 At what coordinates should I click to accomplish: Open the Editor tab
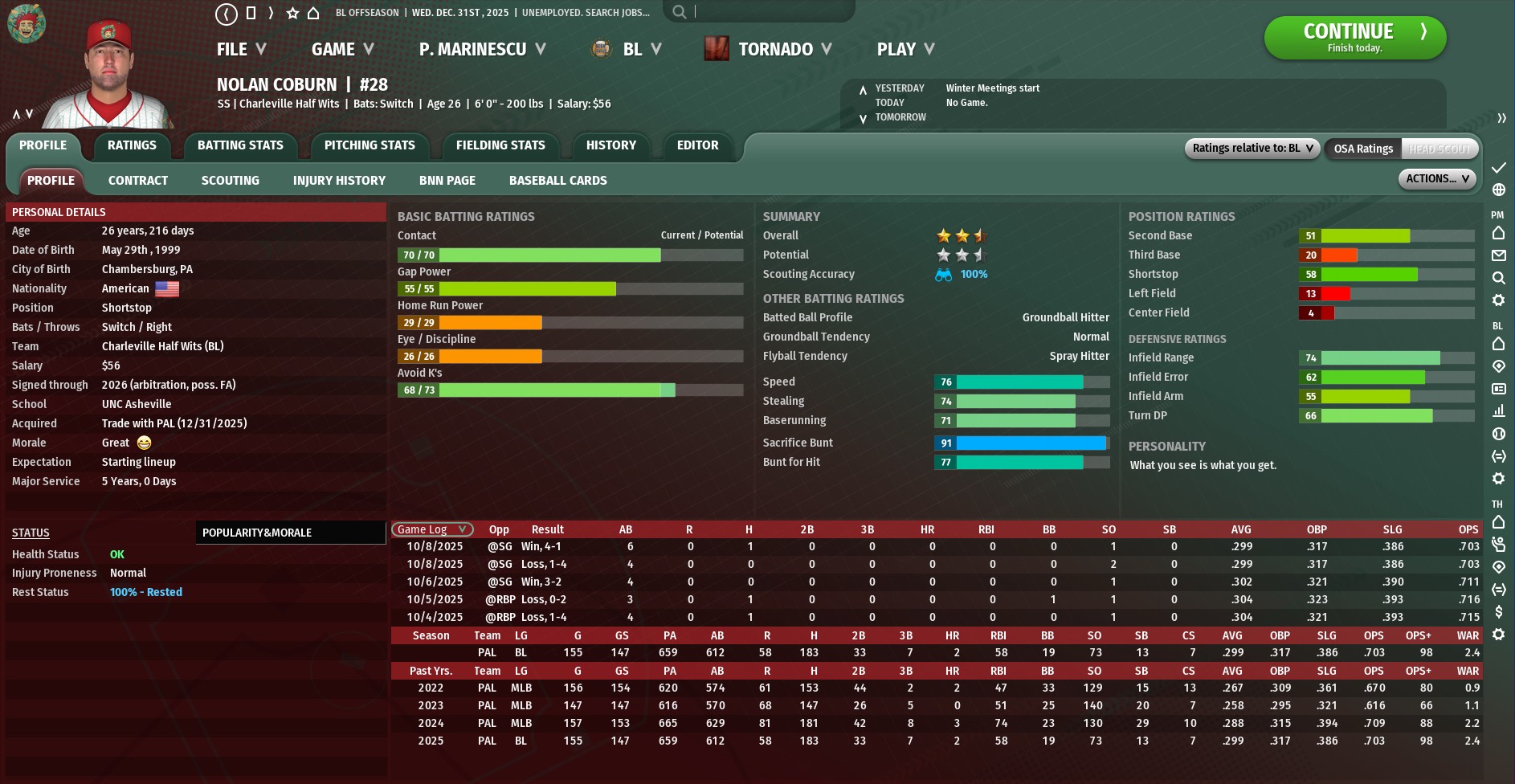click(x=697, y=145)
